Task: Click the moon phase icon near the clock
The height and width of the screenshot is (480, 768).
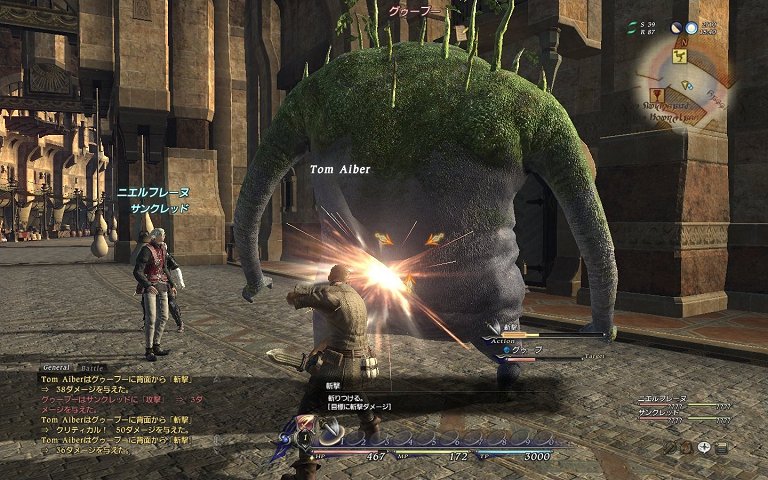Action: click(675, 28)
